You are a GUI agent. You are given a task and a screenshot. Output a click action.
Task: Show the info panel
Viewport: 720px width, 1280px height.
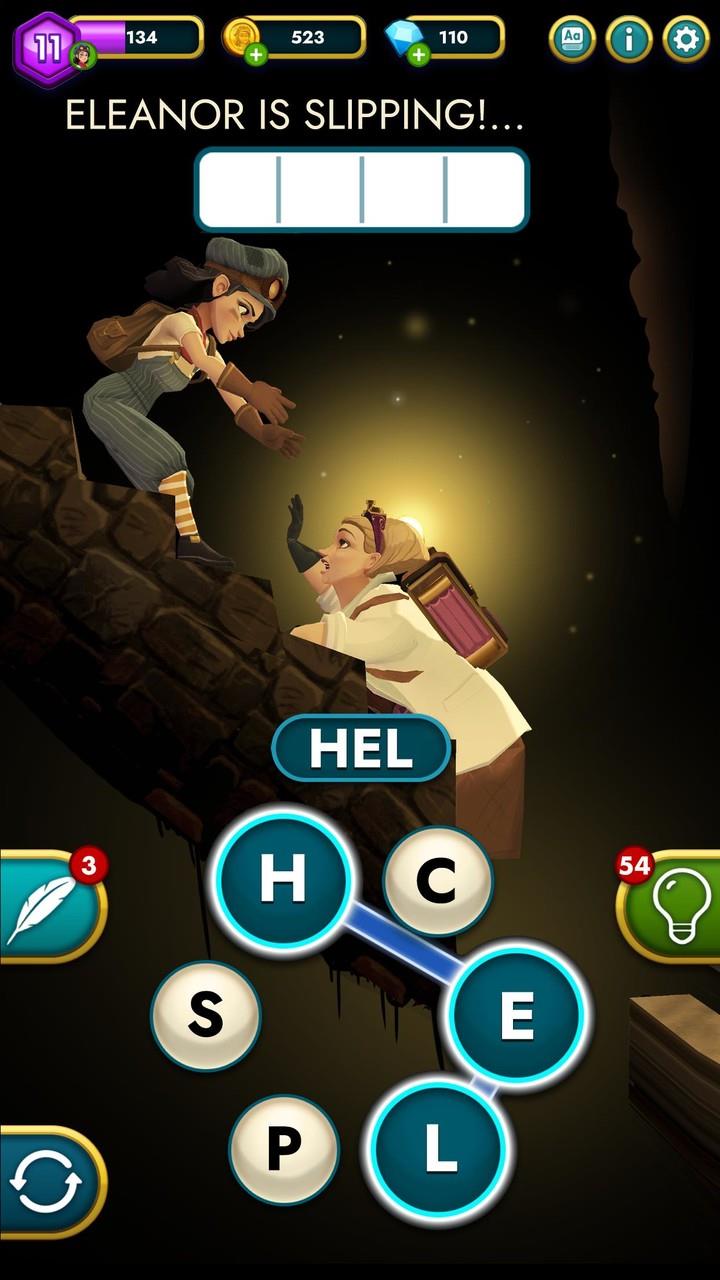coord(629,39)
